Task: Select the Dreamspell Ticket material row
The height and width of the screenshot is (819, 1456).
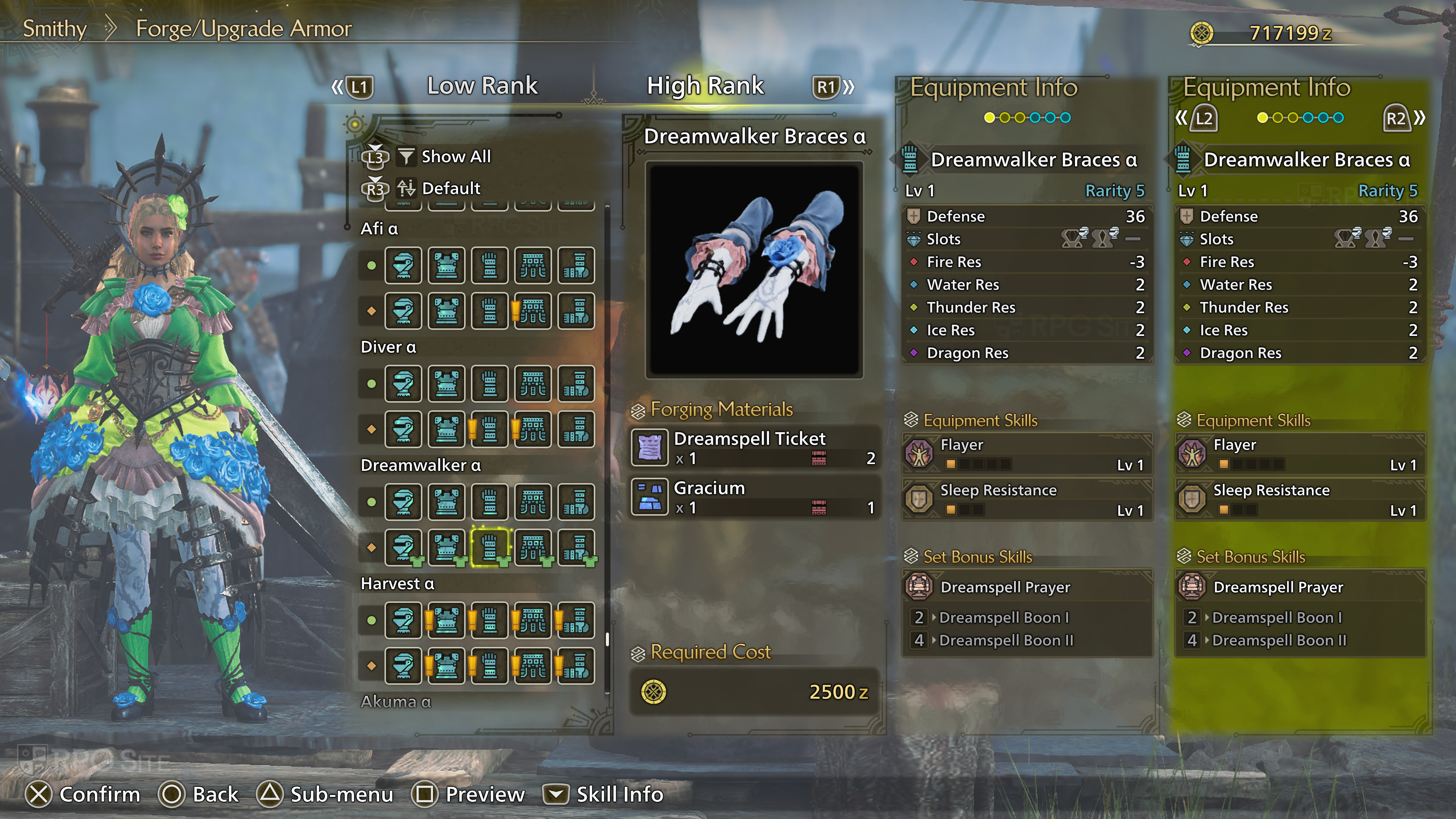Action: click(x=755, y=447)
